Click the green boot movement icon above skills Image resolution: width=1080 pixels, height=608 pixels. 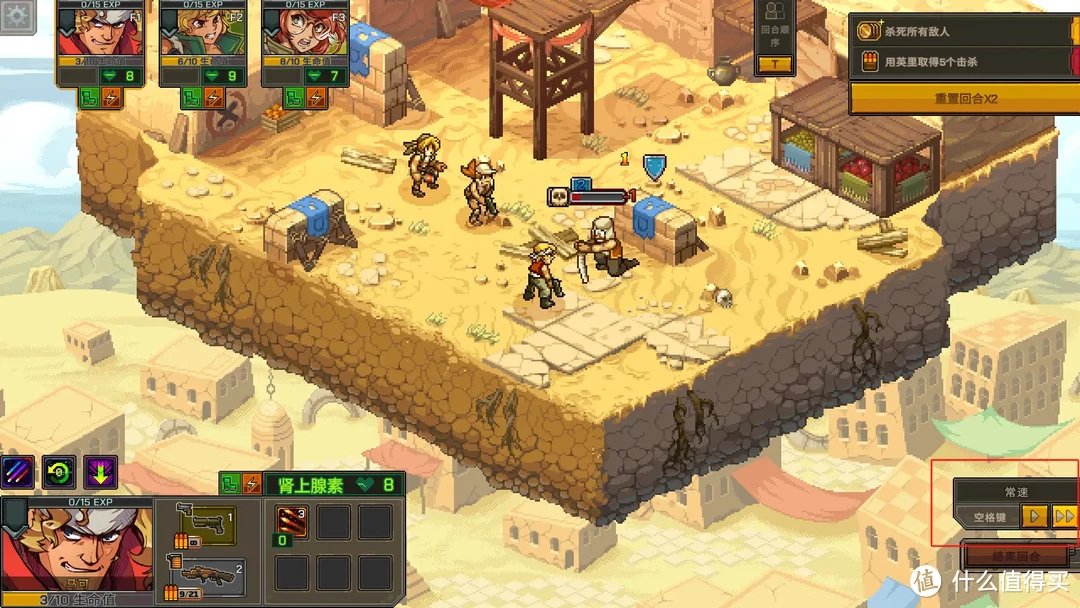coord(229,484)
